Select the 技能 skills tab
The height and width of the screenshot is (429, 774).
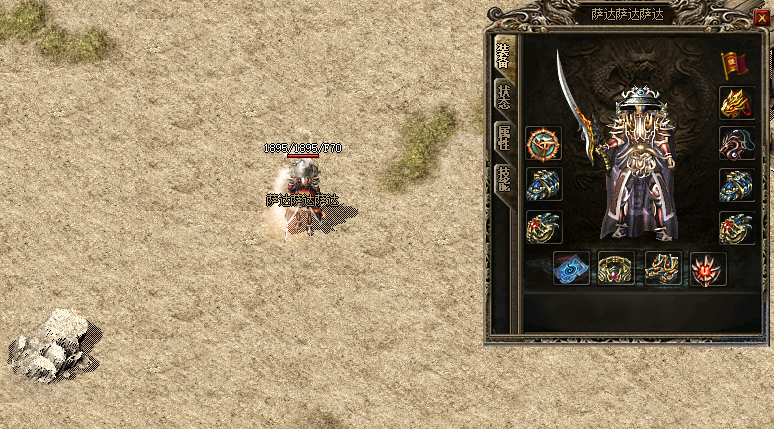[504, 180]
